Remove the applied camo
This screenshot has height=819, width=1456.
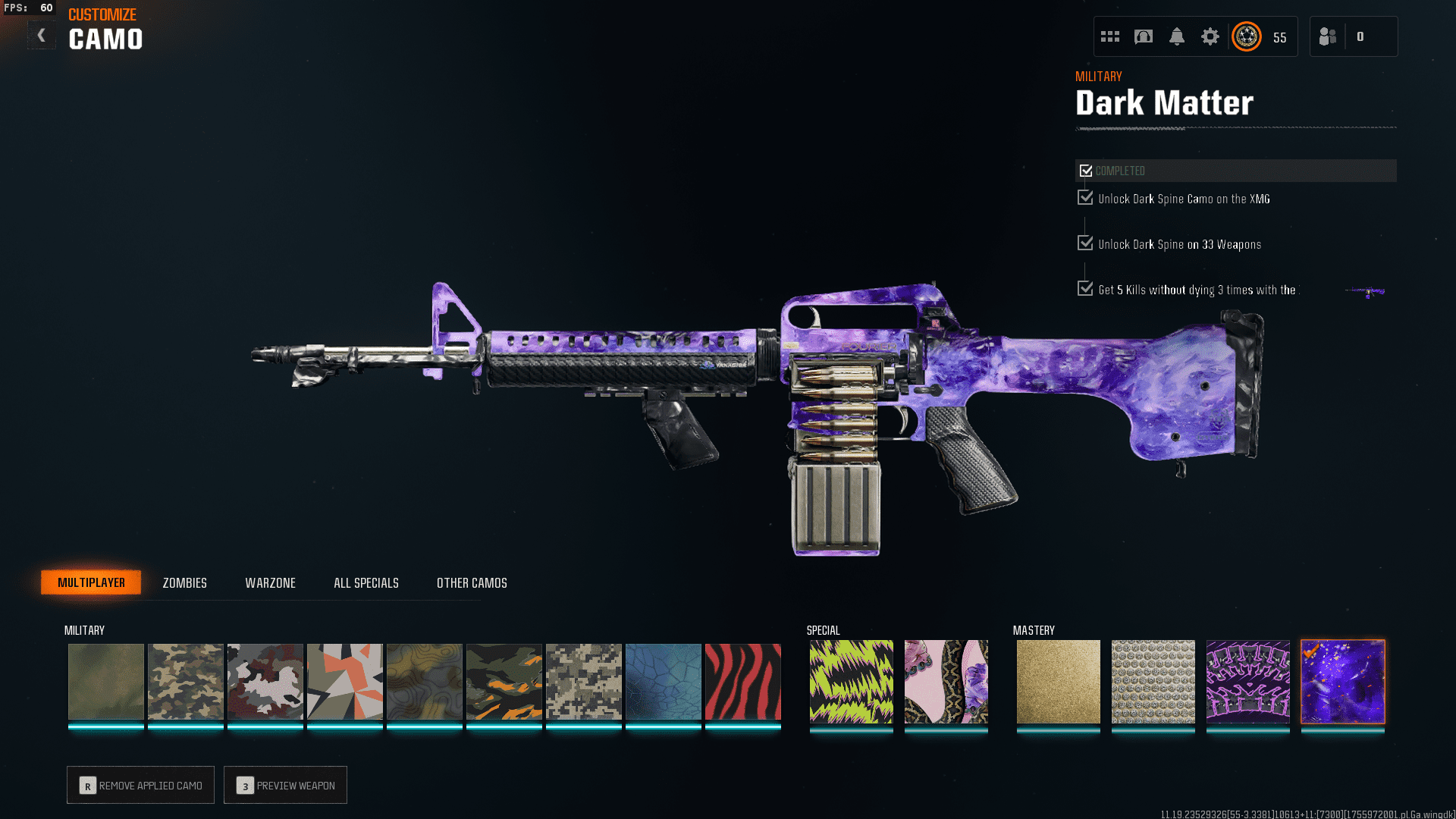(140, 785)
